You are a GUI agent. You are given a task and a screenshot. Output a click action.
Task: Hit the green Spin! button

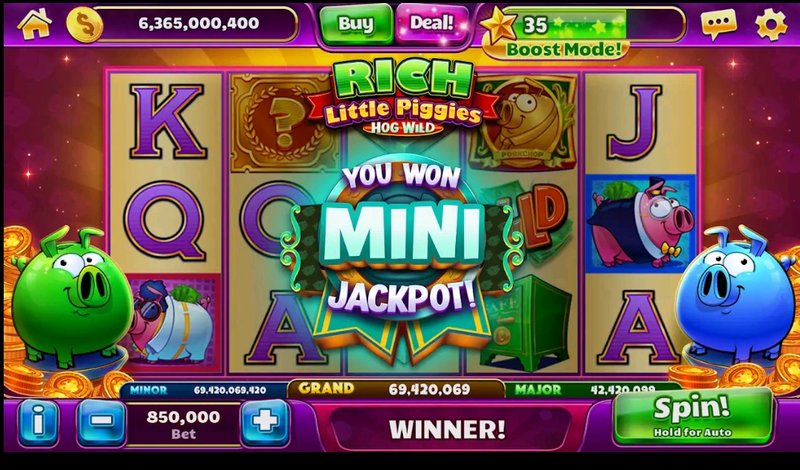[692, 415]
